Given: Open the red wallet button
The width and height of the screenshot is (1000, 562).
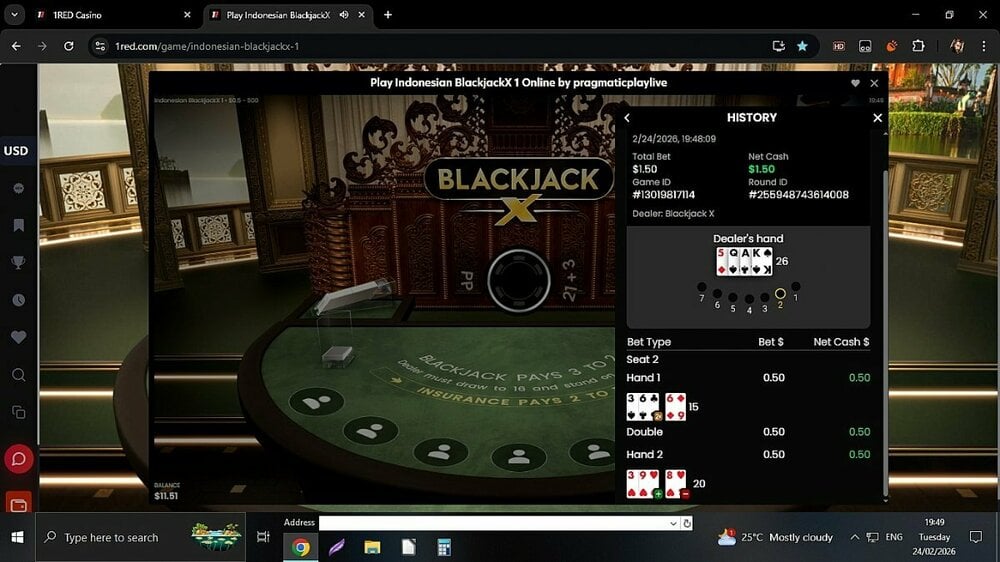Looking at the screenshot, I should click(18, 502).
